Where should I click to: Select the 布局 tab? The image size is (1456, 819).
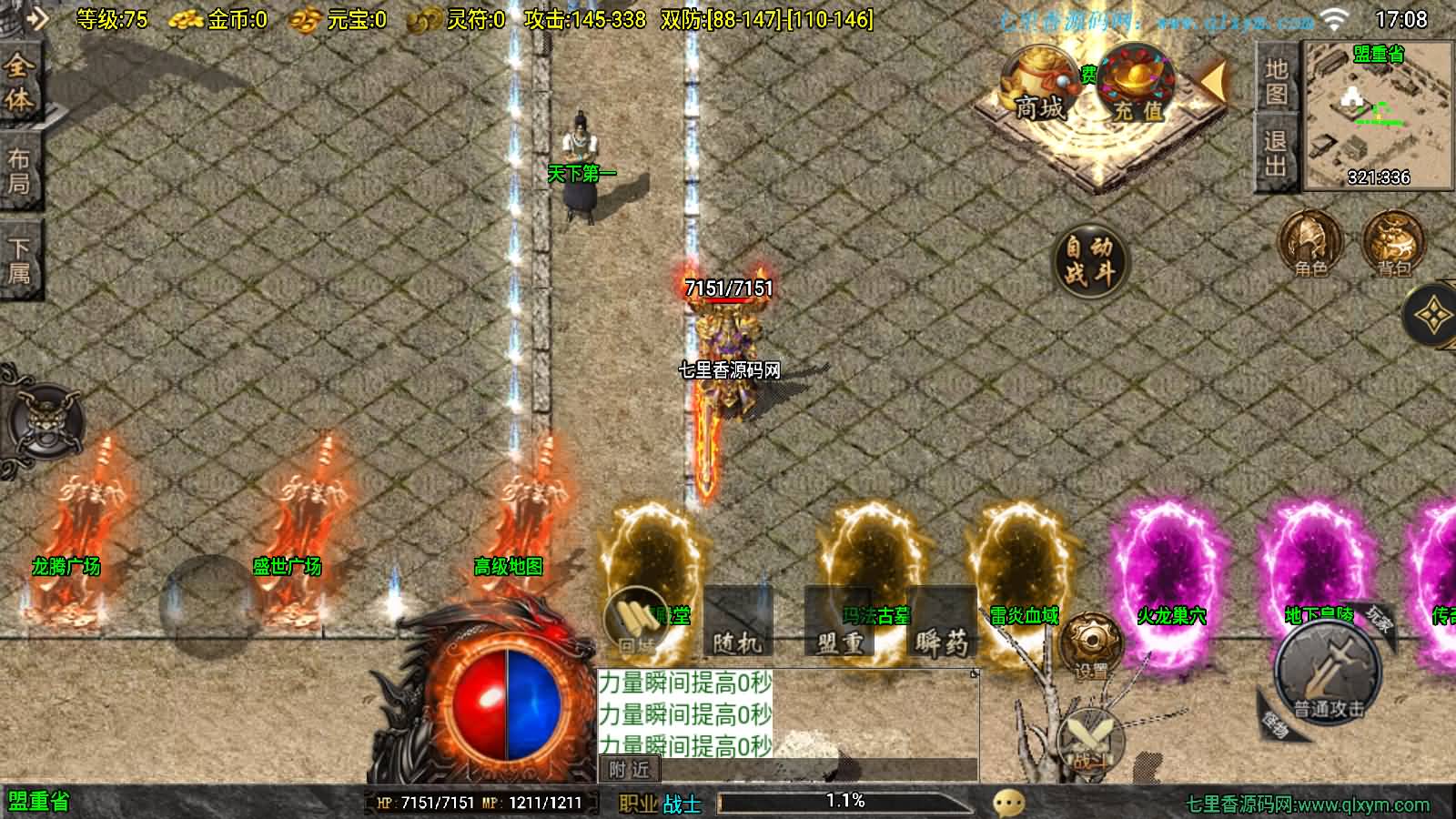tap(19, 170)
